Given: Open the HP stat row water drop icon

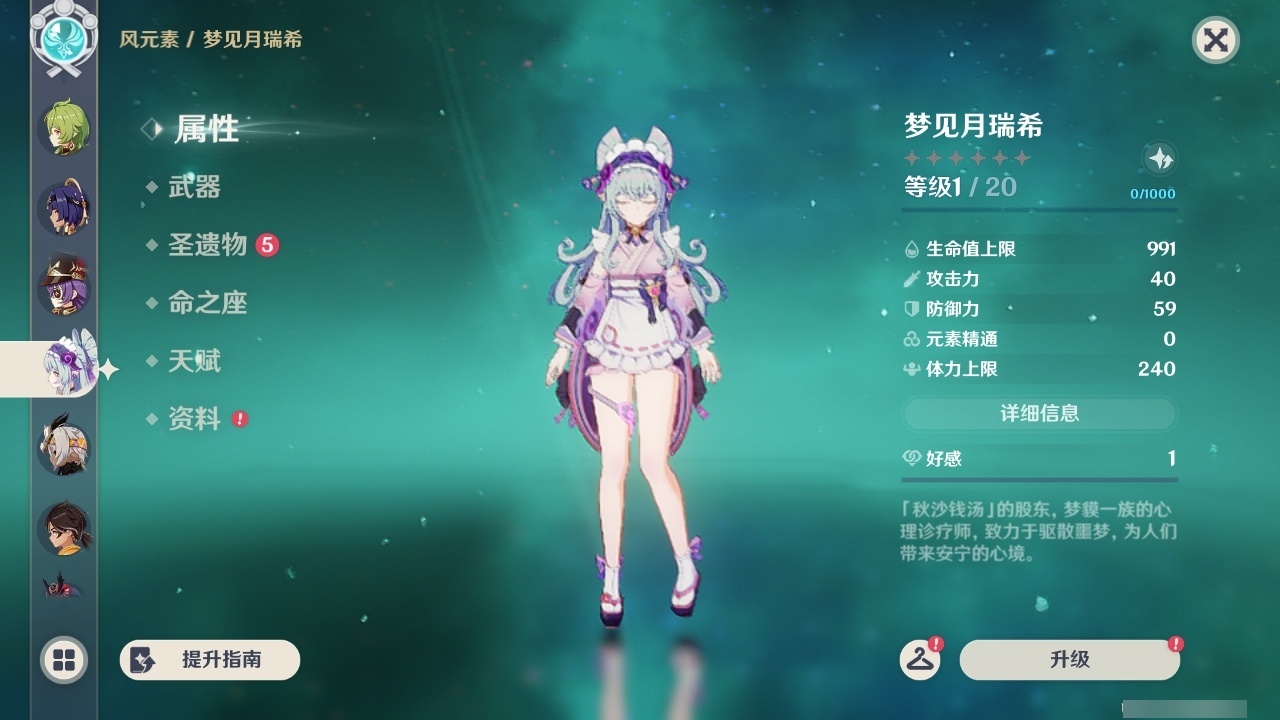Looking at the screenshot, I should point(911,249).
